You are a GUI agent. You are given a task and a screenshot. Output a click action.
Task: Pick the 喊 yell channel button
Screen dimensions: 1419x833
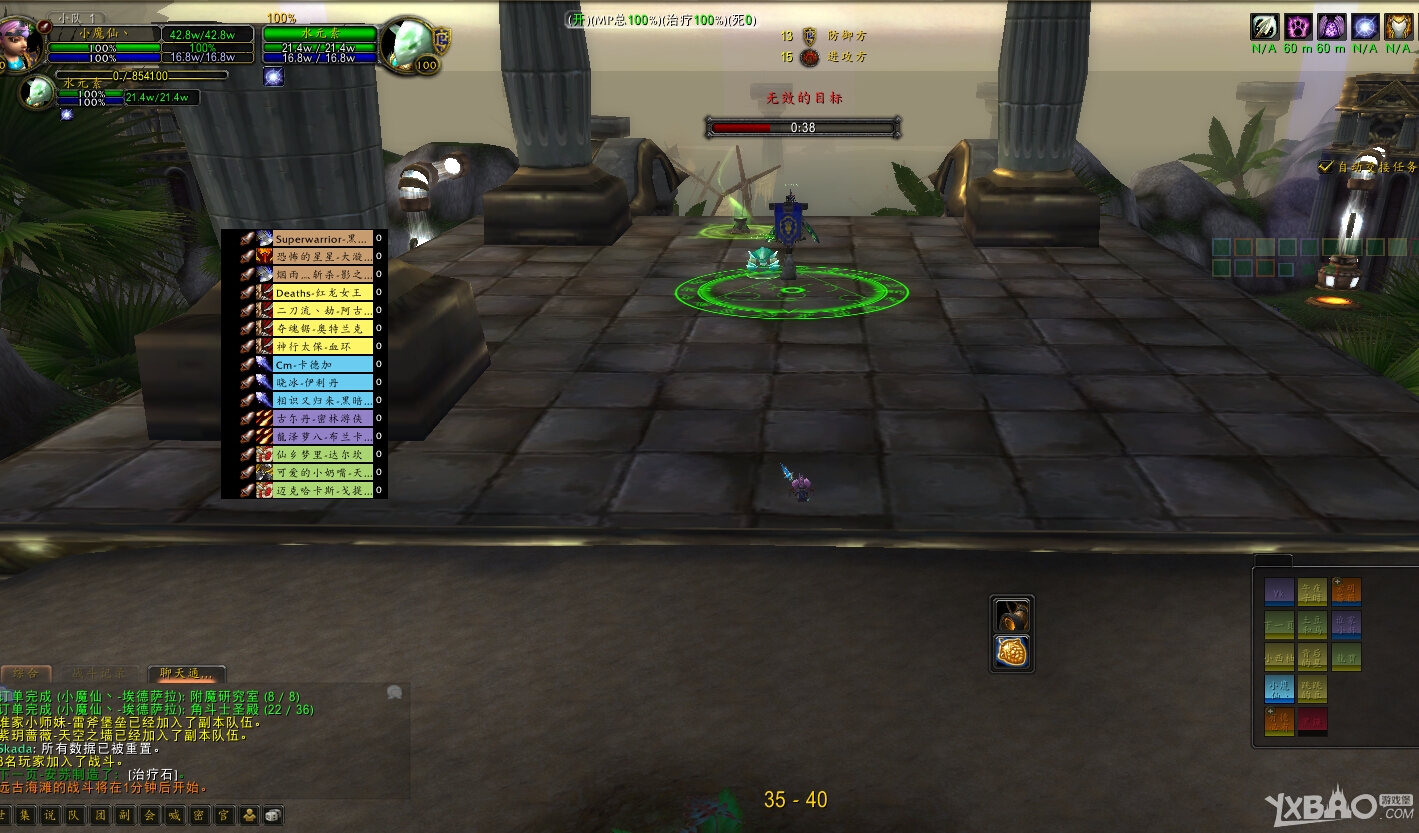(x=174, y=816)
